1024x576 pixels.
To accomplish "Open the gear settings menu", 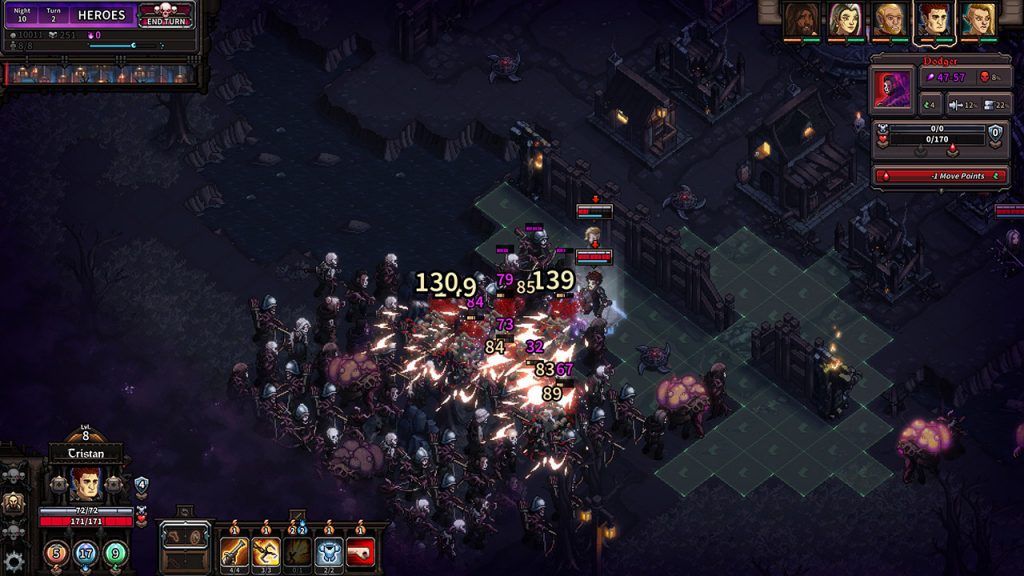I will [x=13, y=561].
